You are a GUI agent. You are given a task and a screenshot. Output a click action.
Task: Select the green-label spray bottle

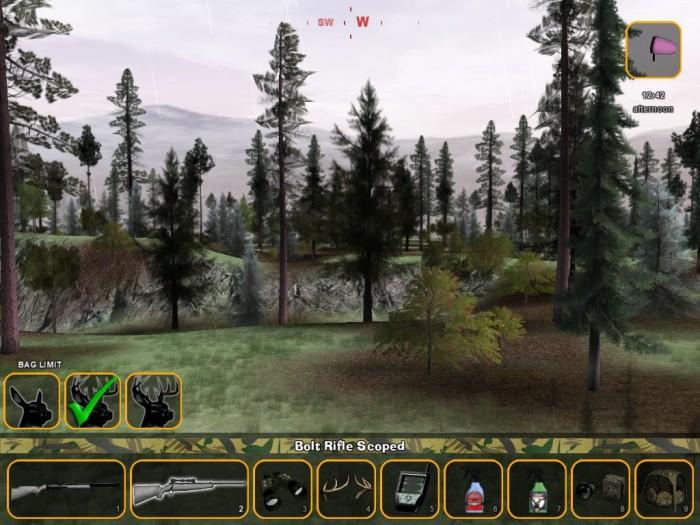tap(537, 489)
